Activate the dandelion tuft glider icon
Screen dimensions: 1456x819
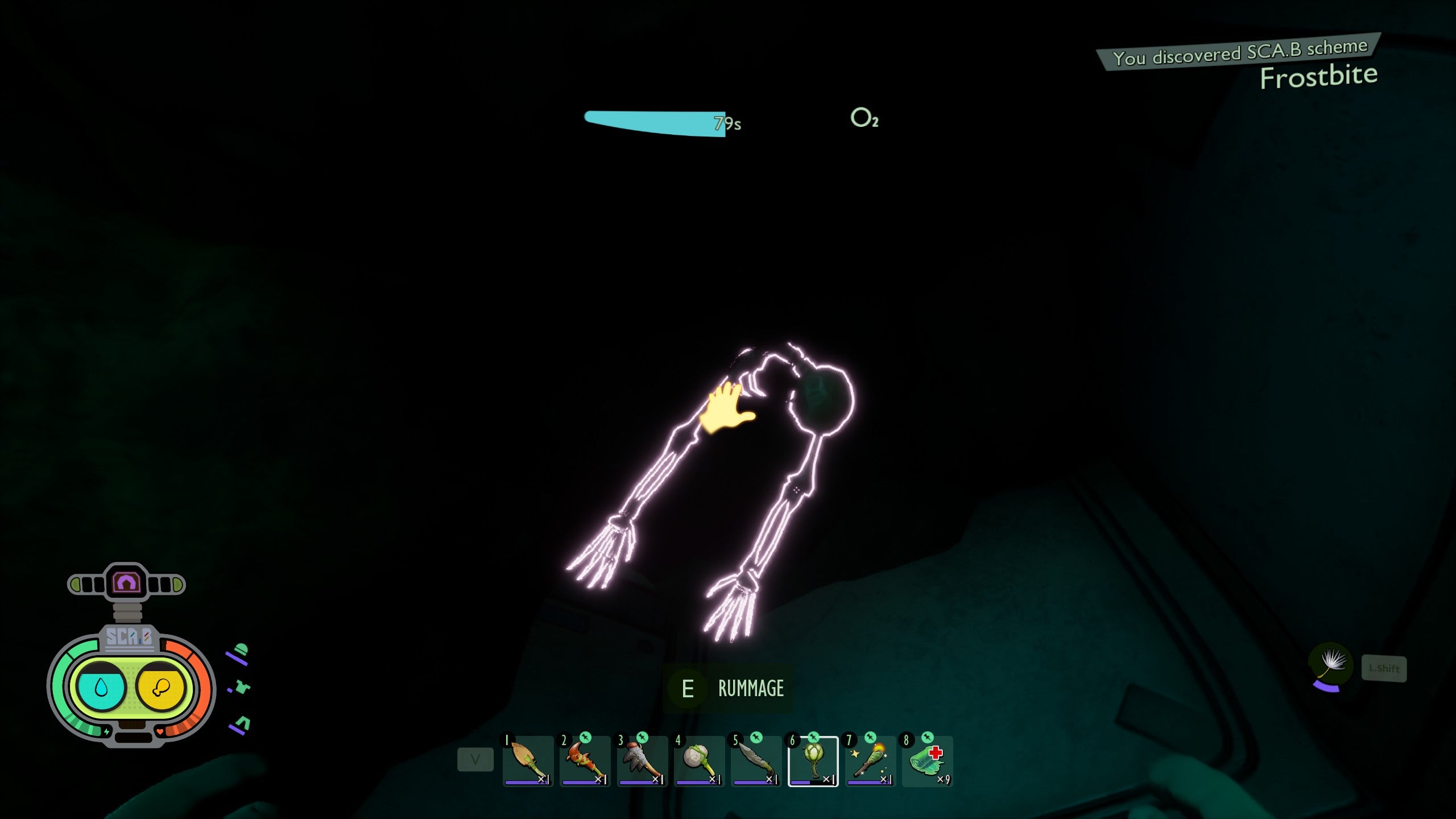click(x=1330, y=663)
